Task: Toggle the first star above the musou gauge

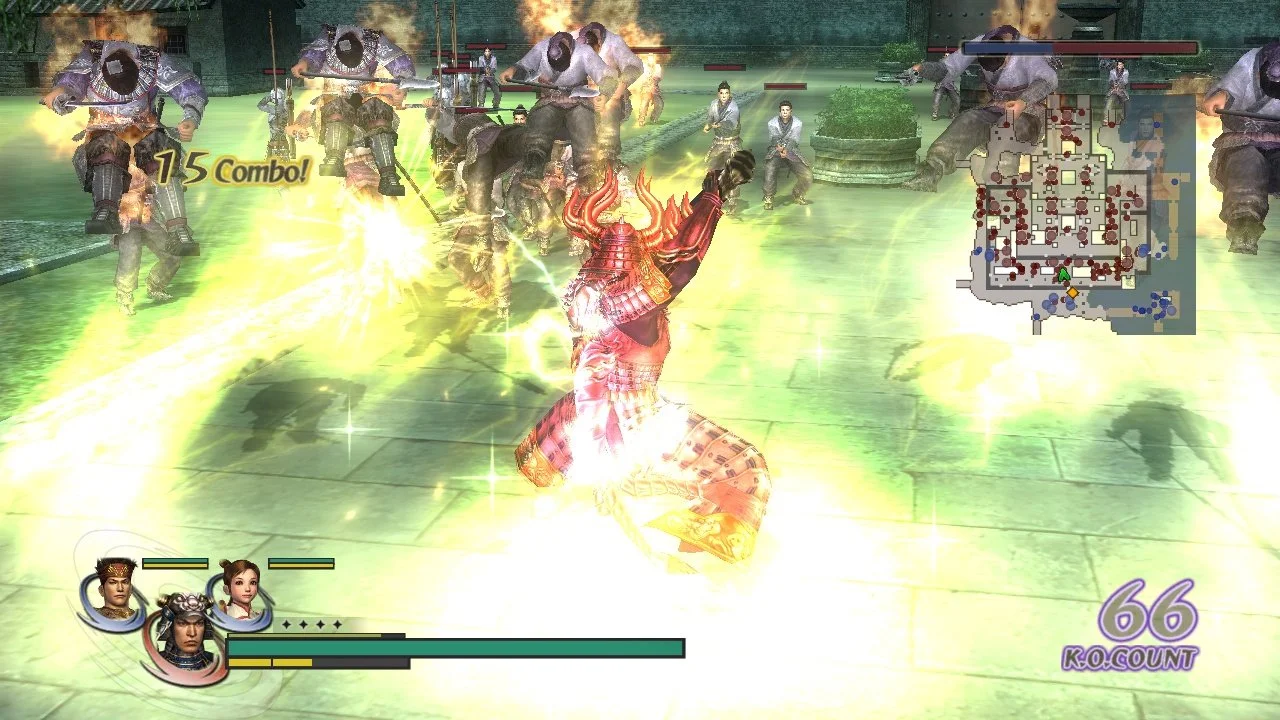Action: point(285,625)
